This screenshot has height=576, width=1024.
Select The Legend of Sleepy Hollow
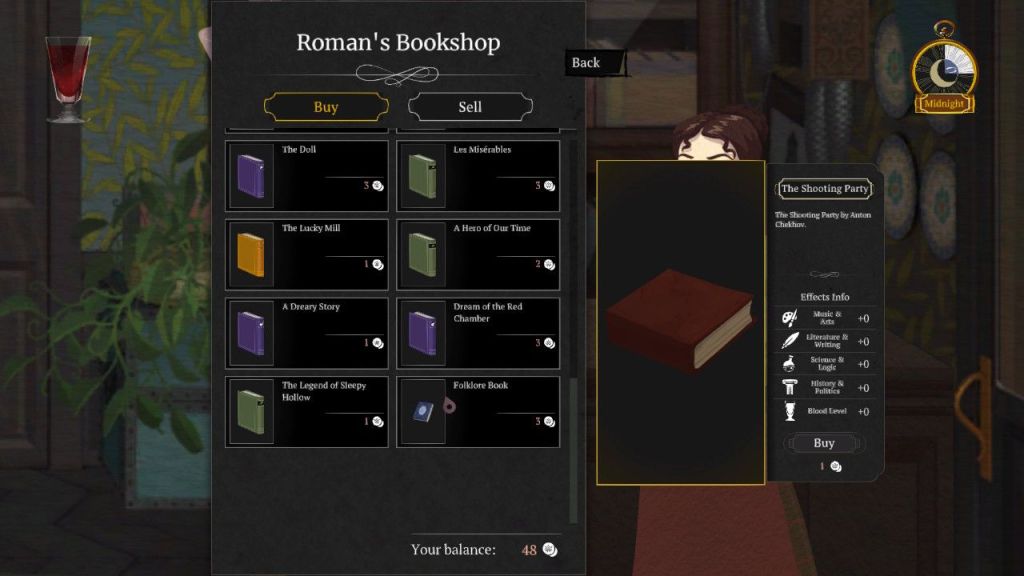click(307, 411)
